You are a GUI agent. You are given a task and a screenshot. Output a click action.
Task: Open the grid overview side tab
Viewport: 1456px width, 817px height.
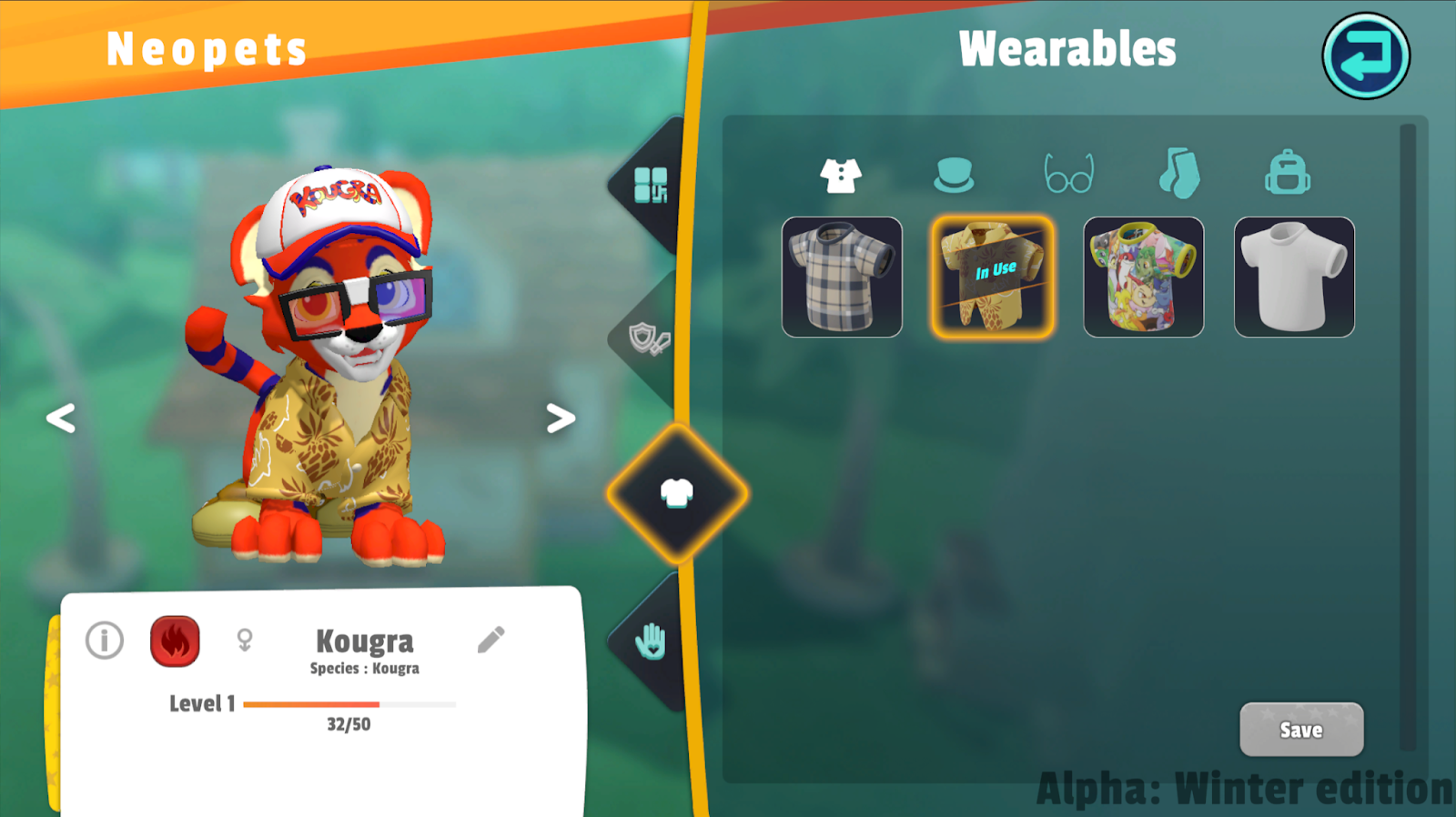pos(650,186)
